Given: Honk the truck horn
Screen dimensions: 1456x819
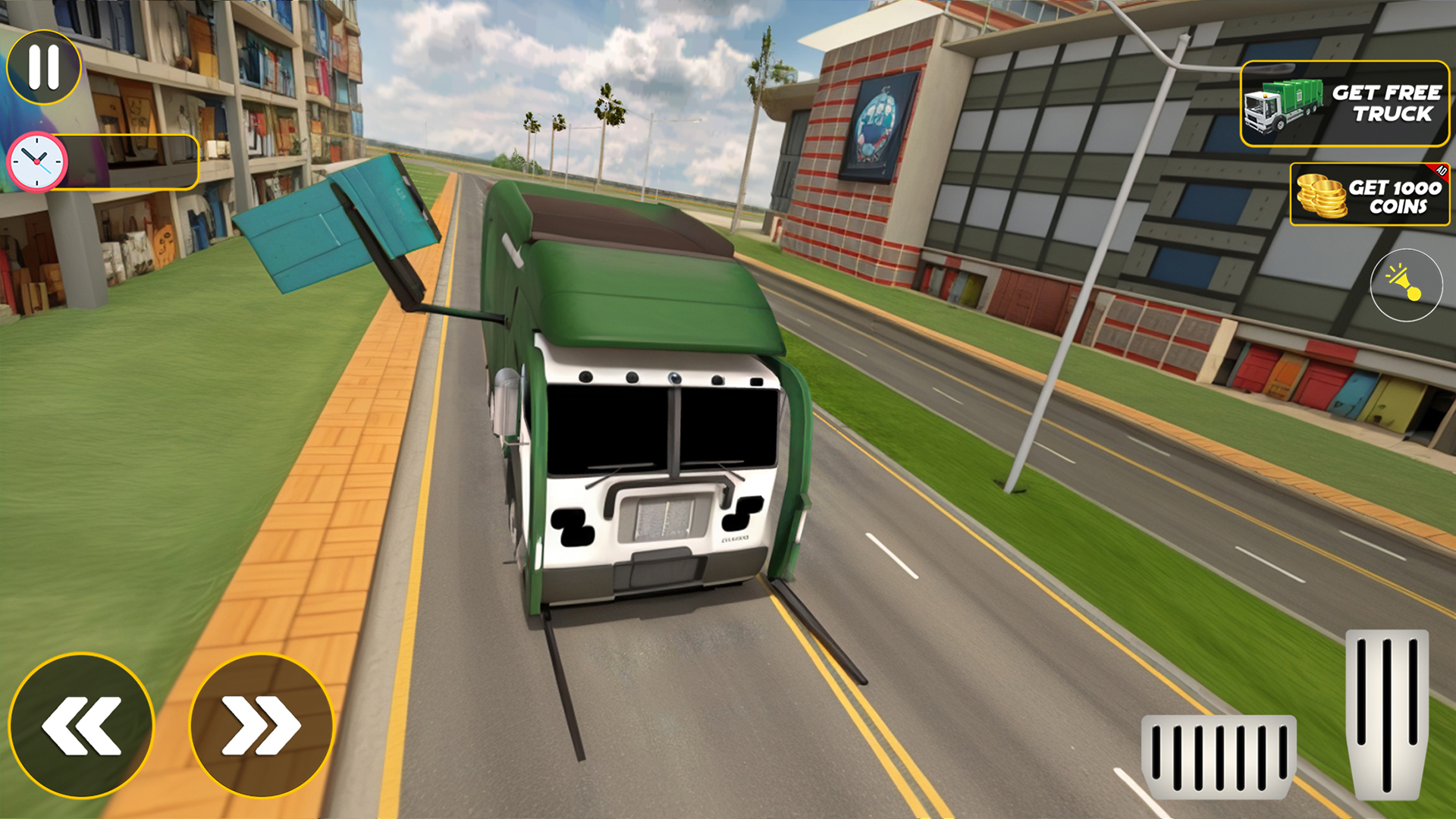Looking at the screenshot, I should click(1407, 284).
